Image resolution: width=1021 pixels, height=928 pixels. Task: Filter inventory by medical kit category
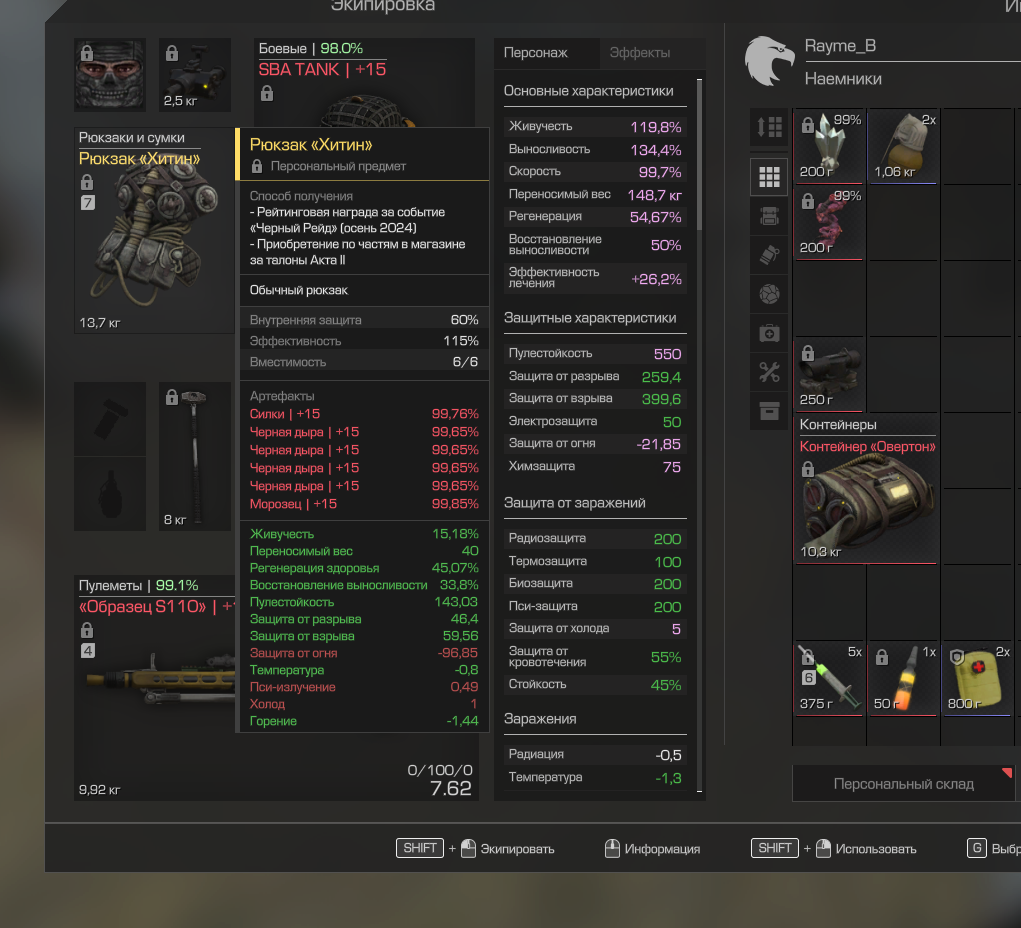(x=769, y=333)
